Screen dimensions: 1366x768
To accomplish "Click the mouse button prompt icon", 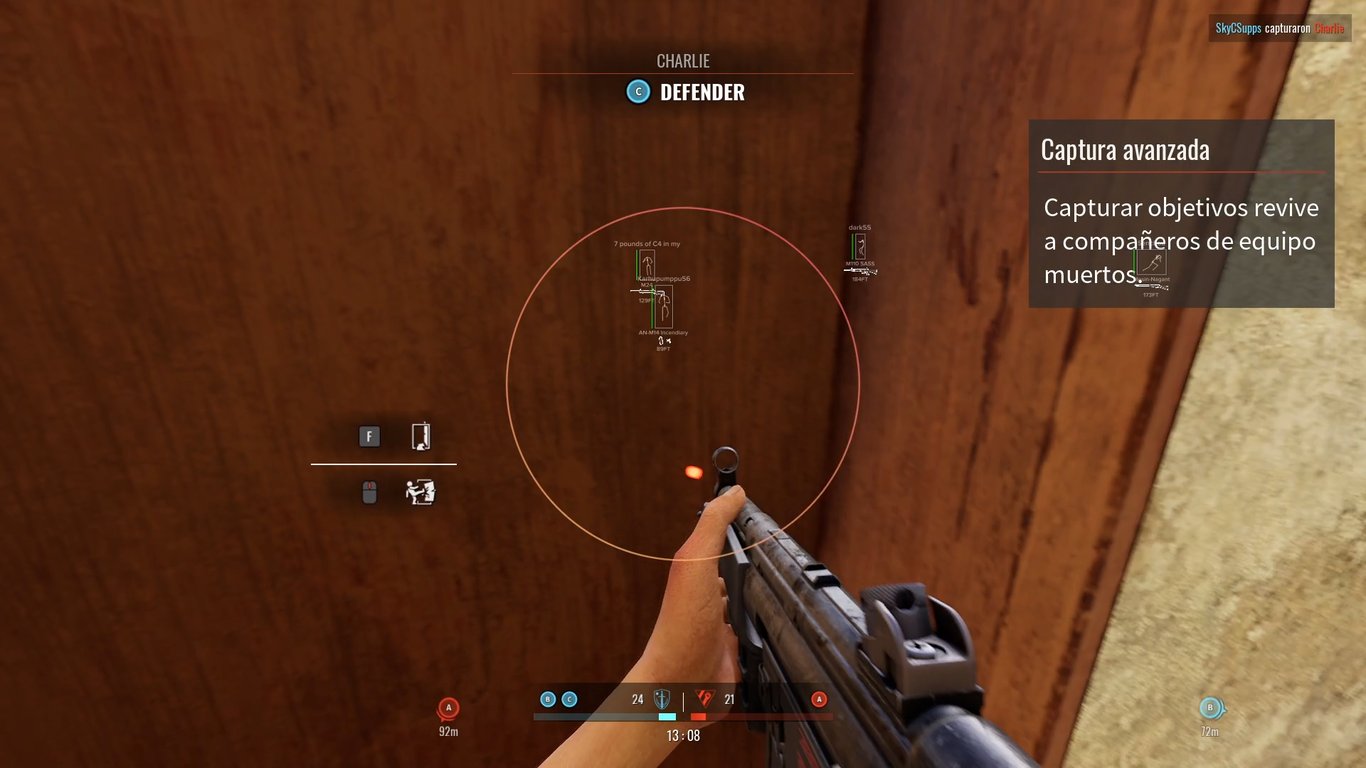I will click(x=369, y=491).
